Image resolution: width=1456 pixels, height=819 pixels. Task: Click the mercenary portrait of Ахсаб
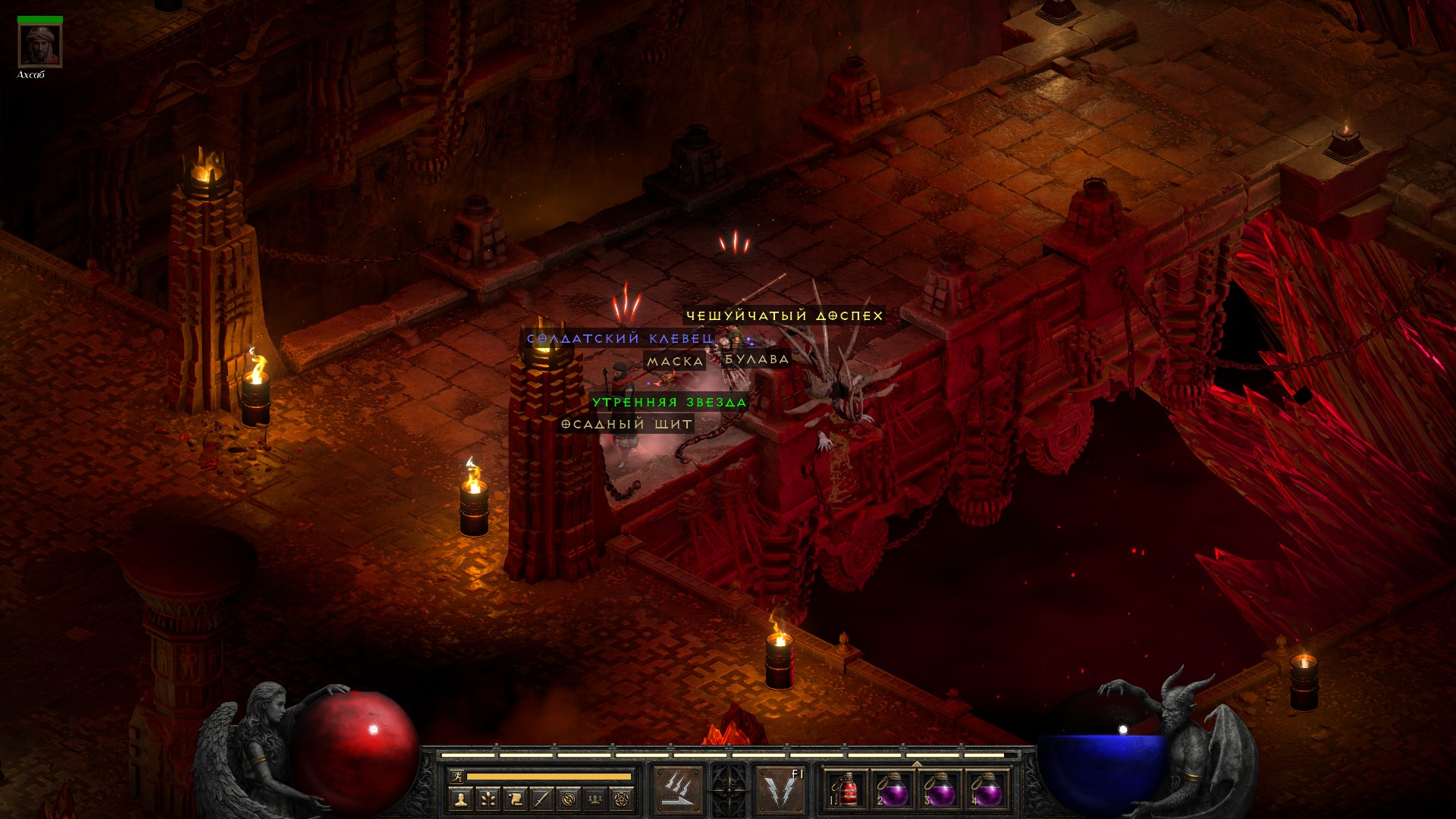(x=39, y=45)
